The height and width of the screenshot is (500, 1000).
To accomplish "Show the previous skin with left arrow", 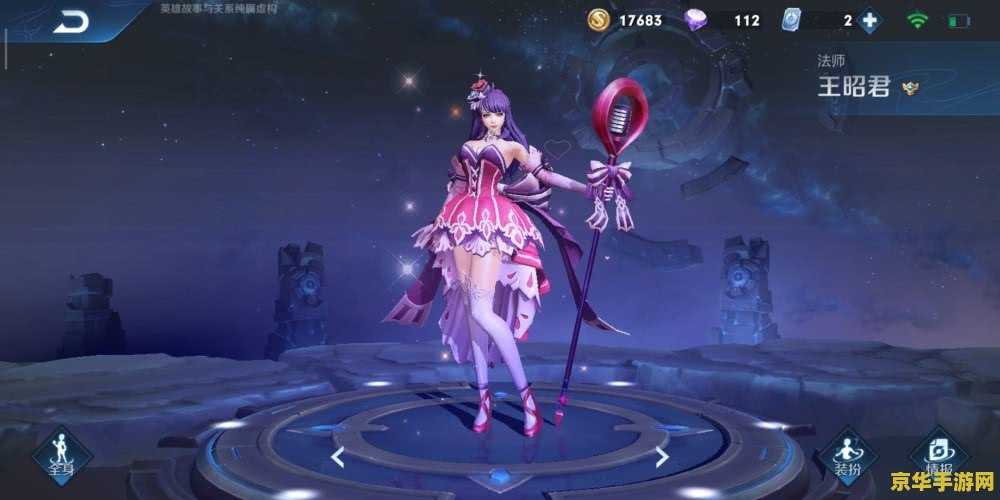I will coord(338,457).
